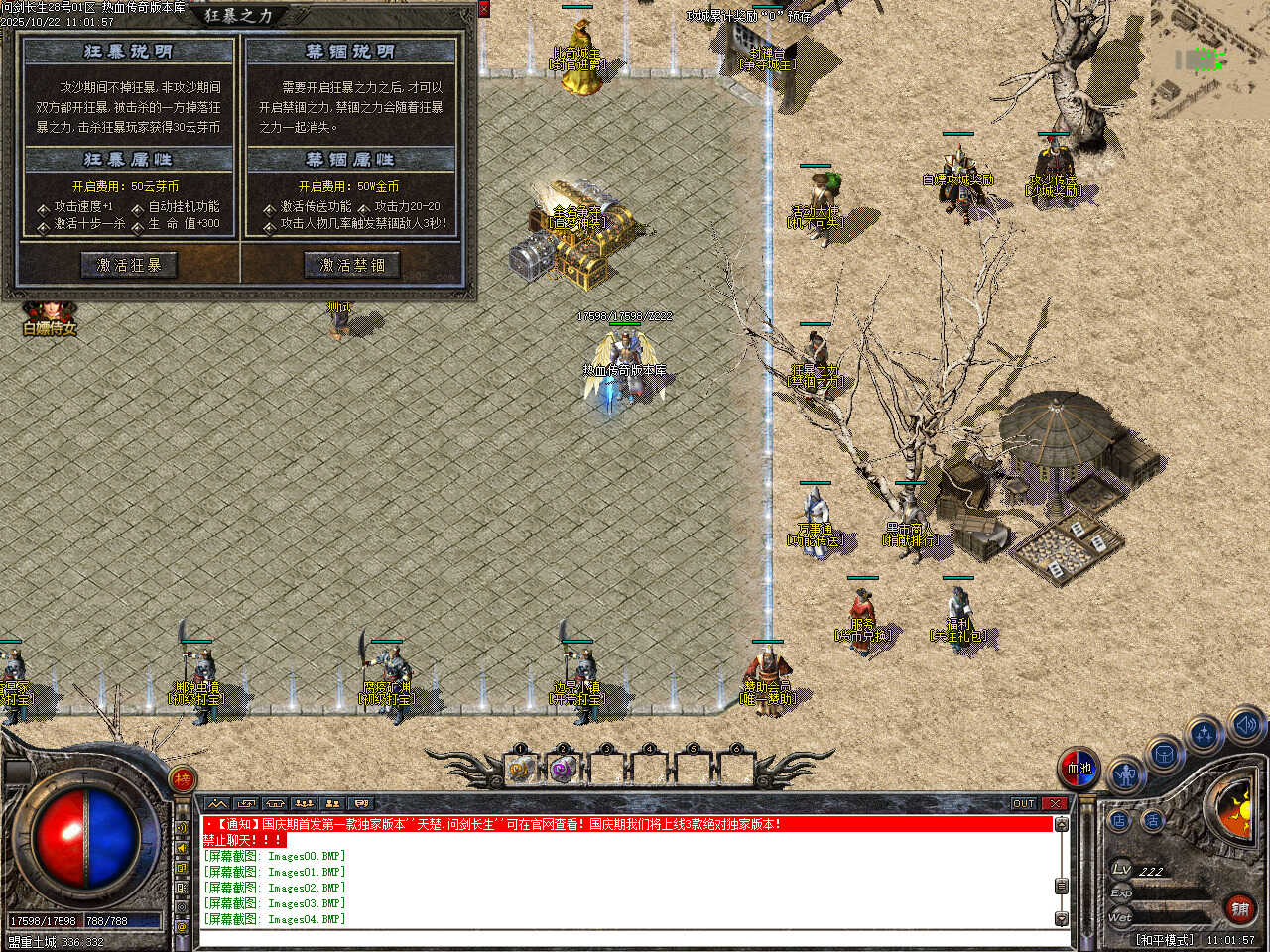Open the skills sparkle icon

1205,736
